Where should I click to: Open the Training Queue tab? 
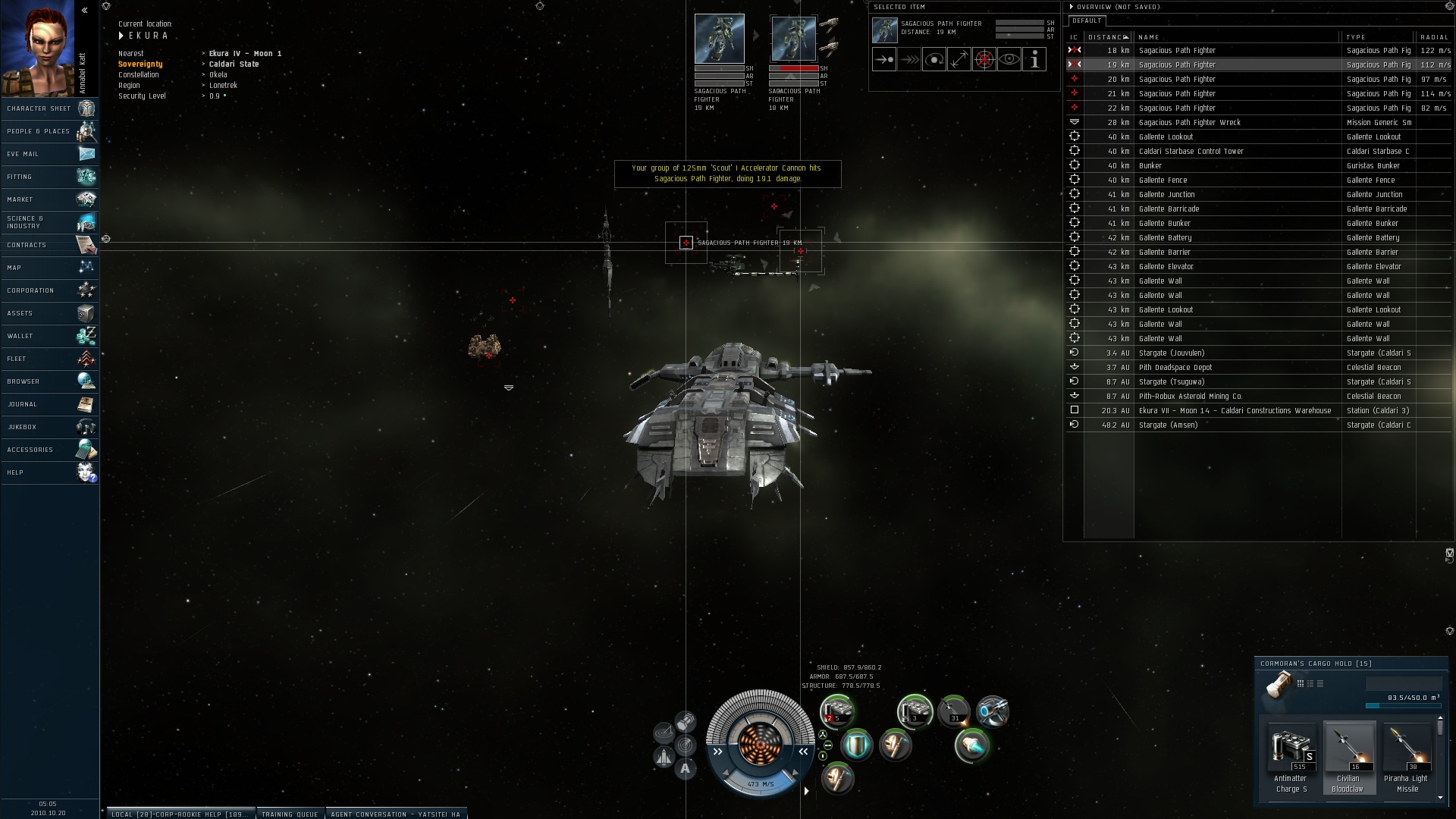(290, 814)
